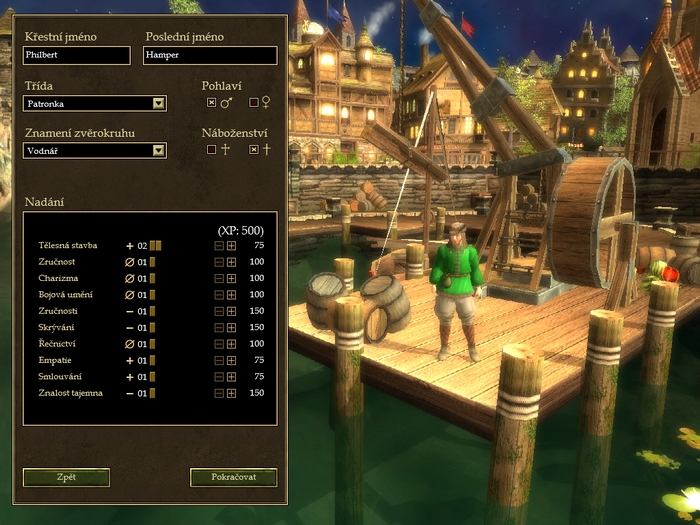Decrease Smlouvání with its minus button
This screenshot has height=525, width=700.
pos(219,377)
